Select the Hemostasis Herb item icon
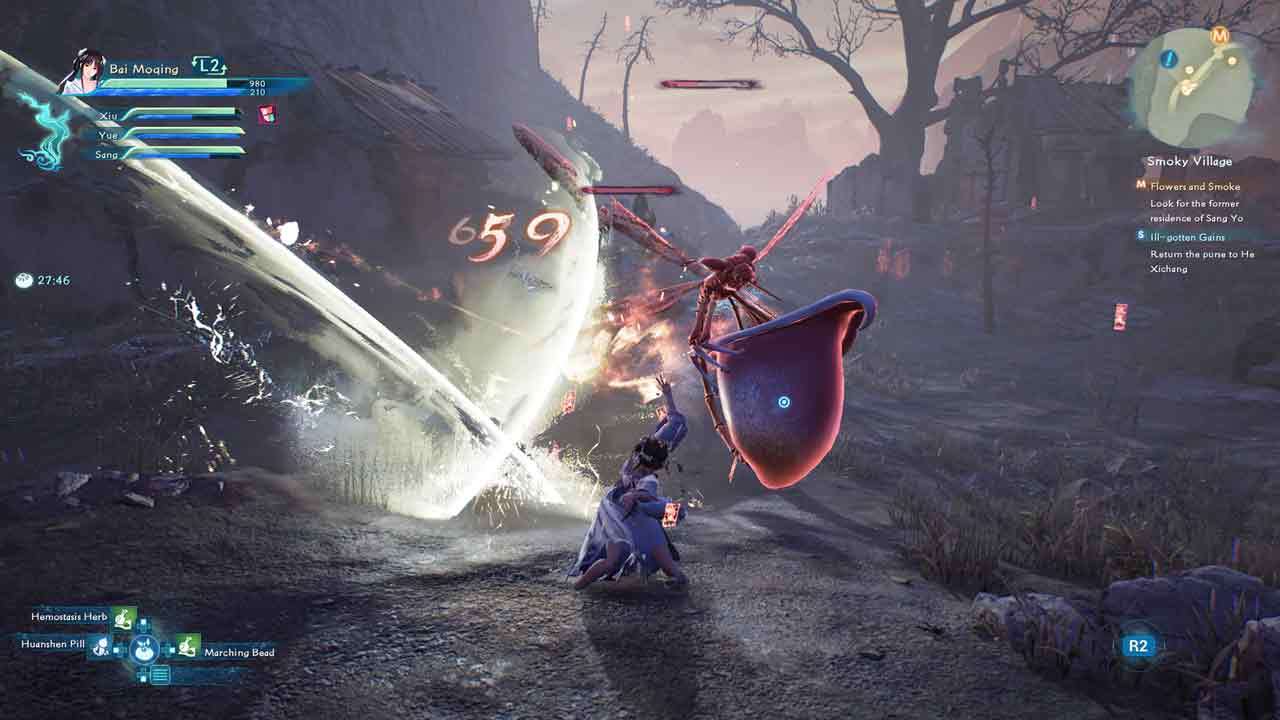 [122, 618]
